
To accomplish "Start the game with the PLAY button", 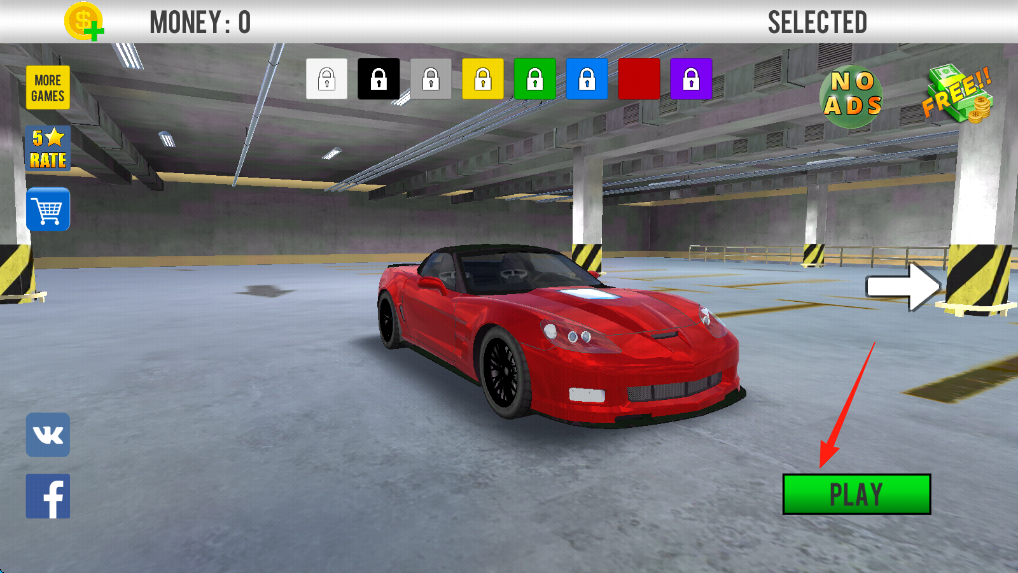I will pyautogui.click(x=856, y=494).
